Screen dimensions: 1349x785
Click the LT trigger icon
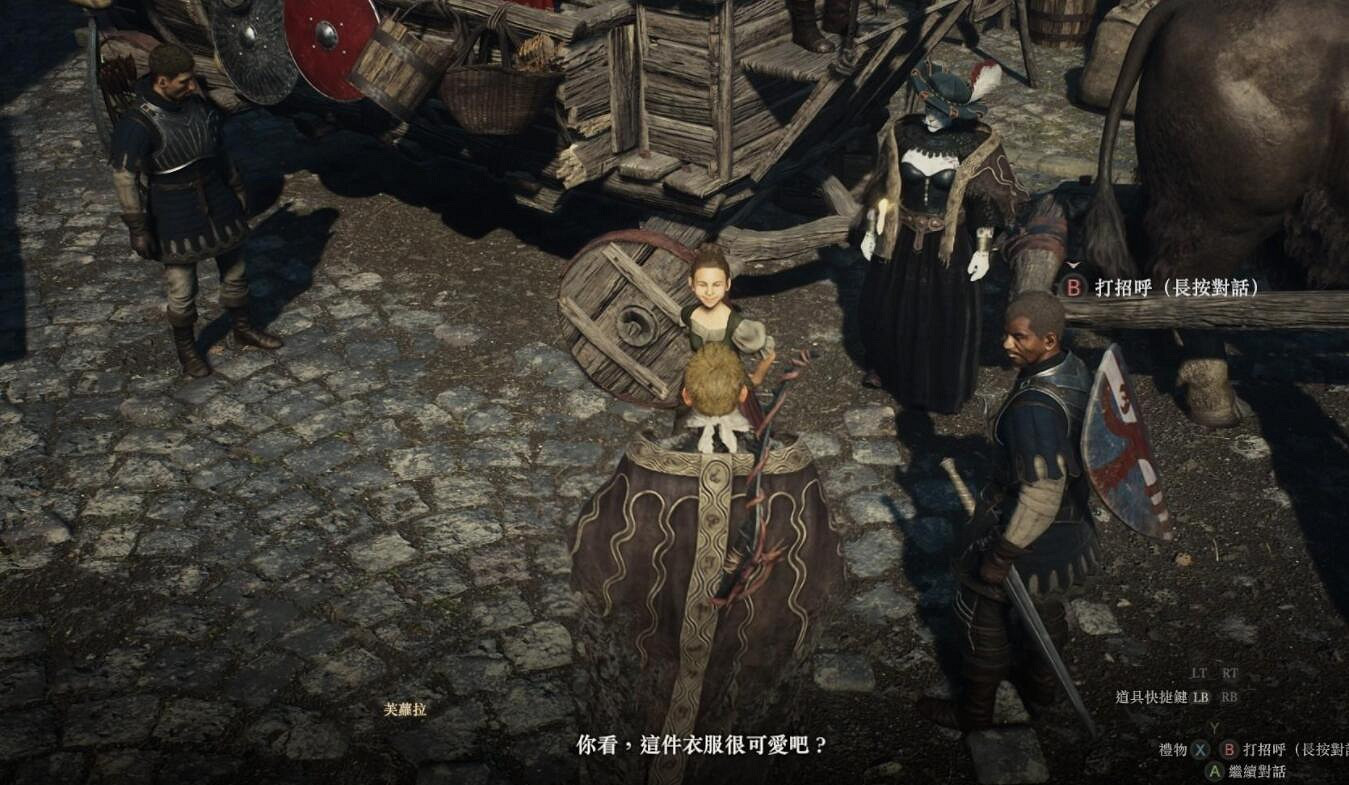point(1197,672)
